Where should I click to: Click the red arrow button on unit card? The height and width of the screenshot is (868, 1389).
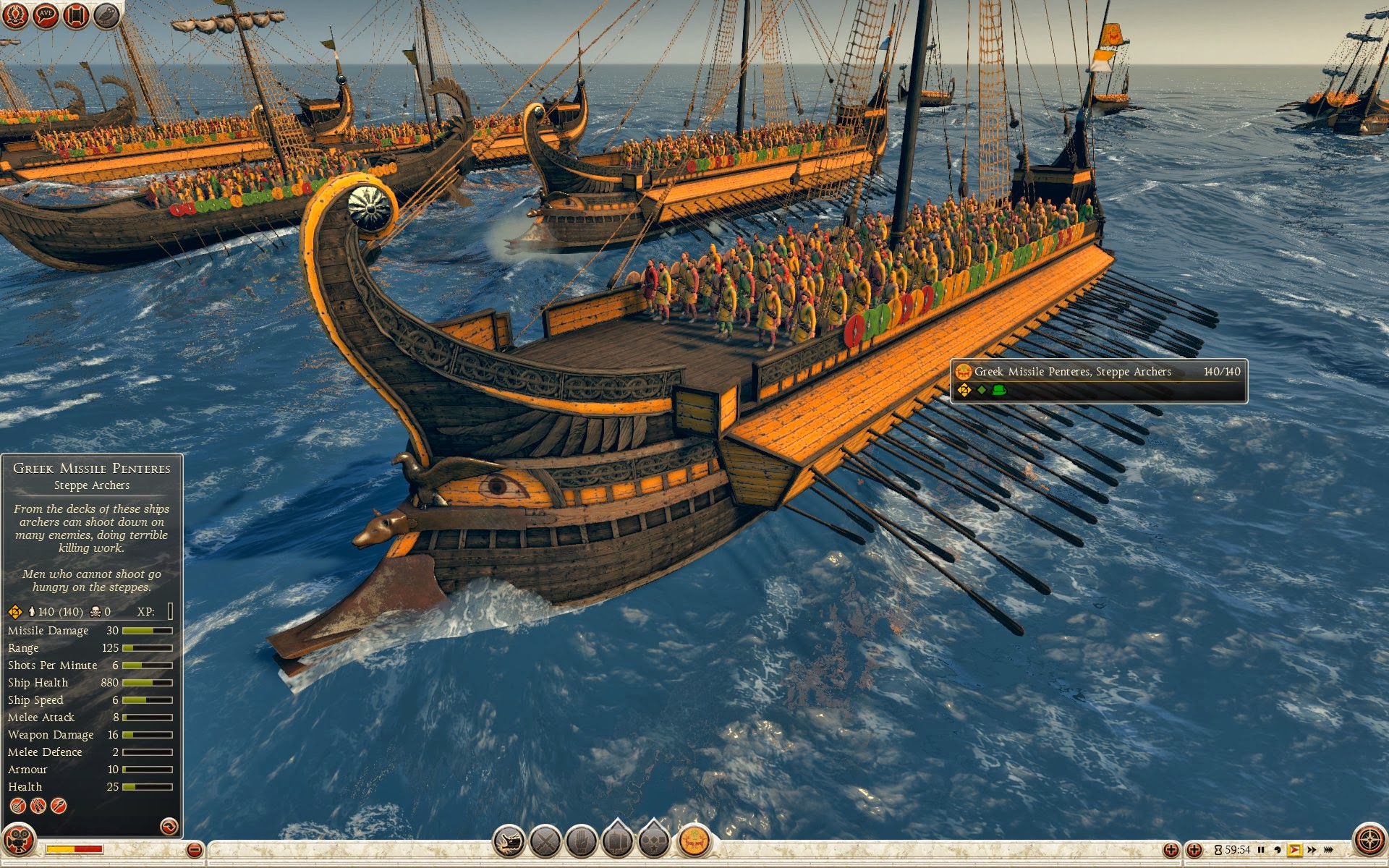coord(169,826)
